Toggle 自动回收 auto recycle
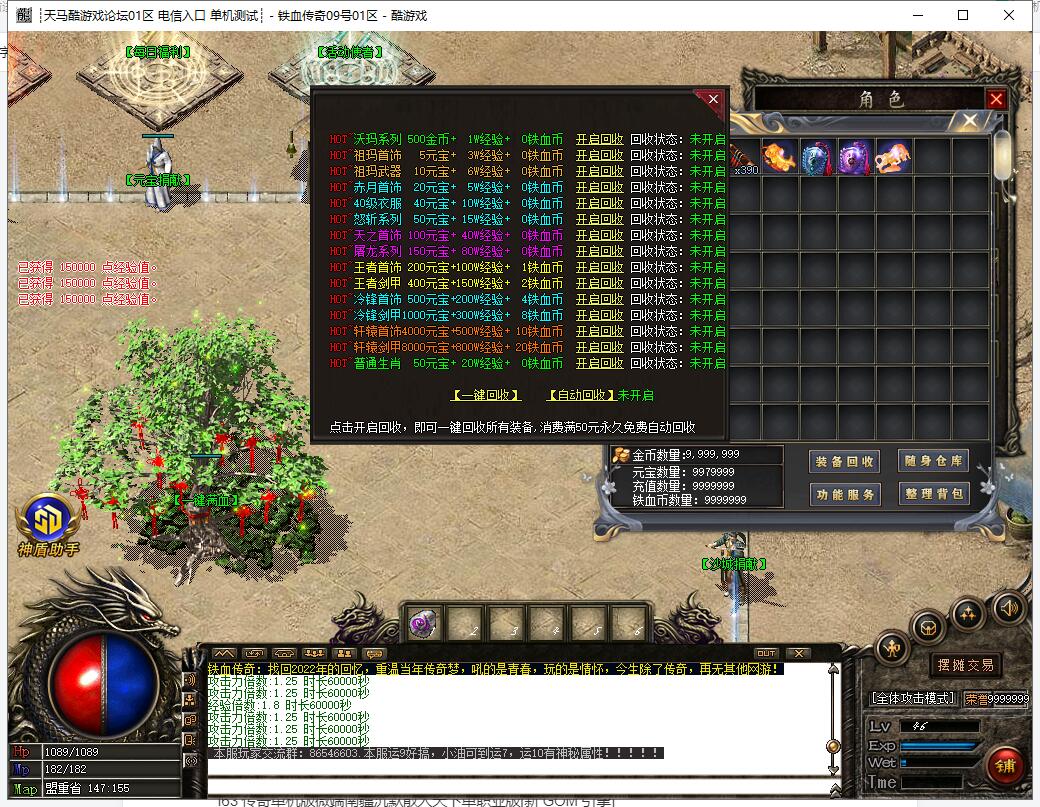The height and width of the screenshot is (807, 1040). coord(582,395)
